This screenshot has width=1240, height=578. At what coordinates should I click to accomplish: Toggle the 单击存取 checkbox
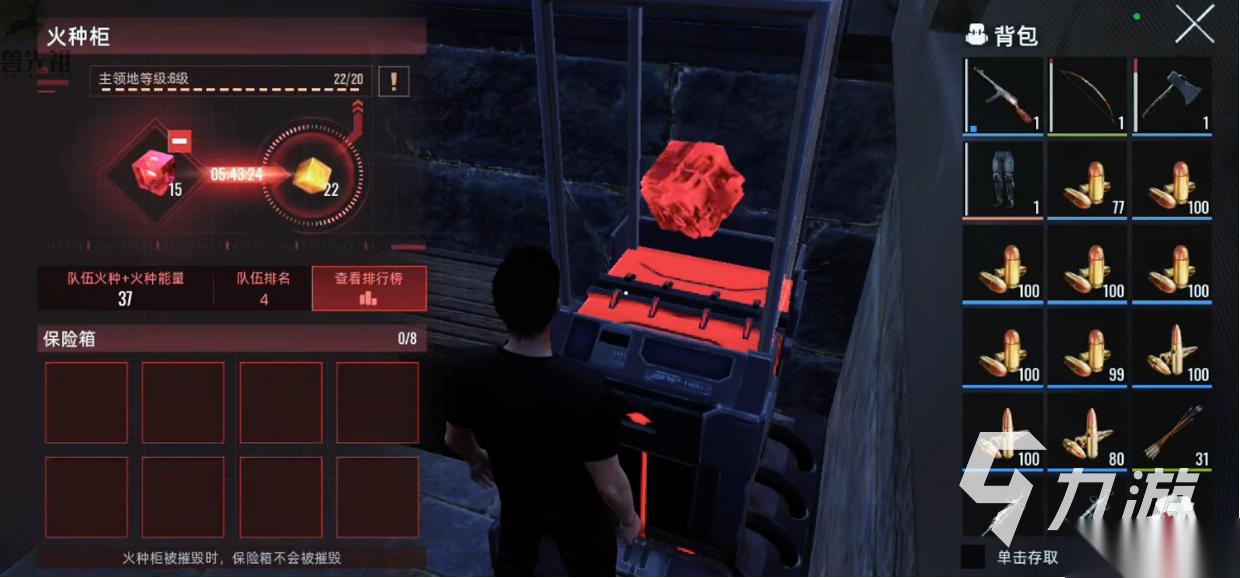click(x=973, y=556)
